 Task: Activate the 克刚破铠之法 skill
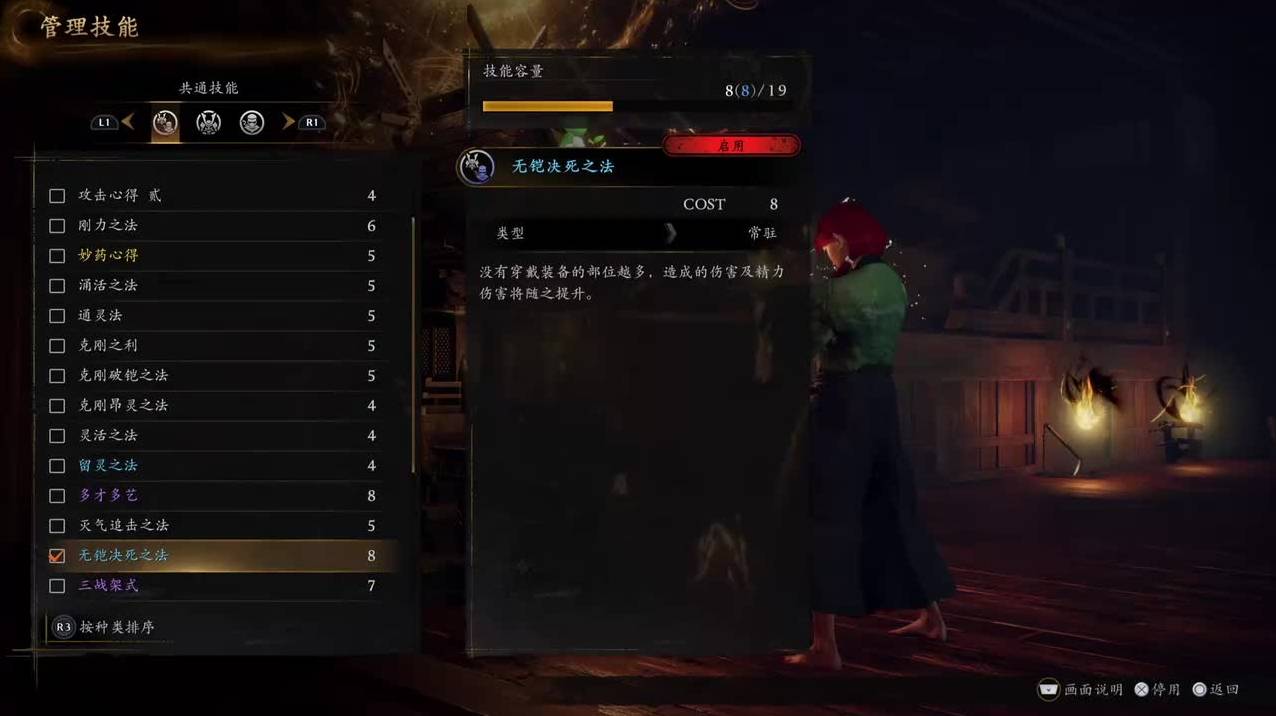click(57, 376)
